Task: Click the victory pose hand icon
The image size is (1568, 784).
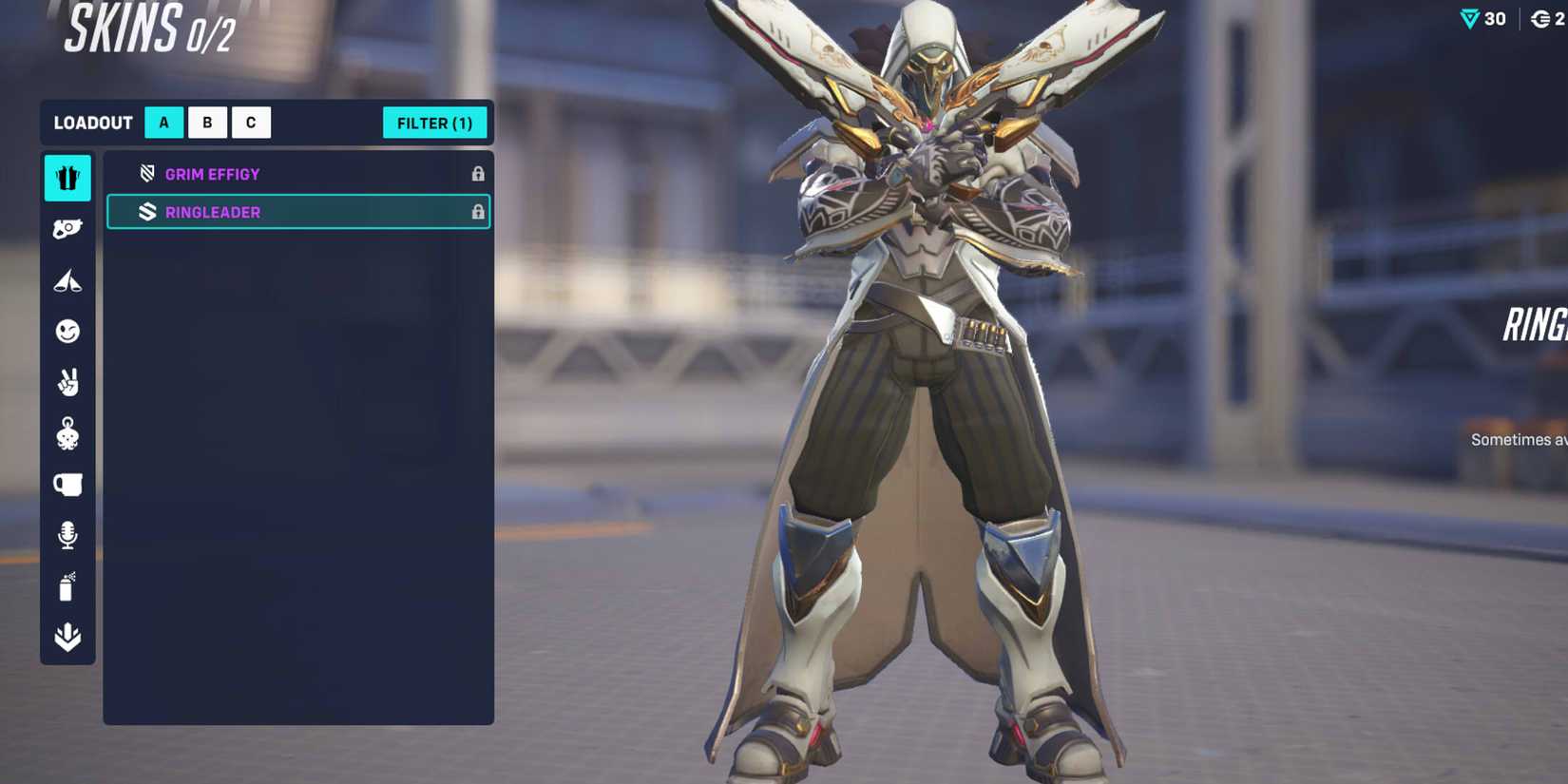Action: click(x=67, y=382)
